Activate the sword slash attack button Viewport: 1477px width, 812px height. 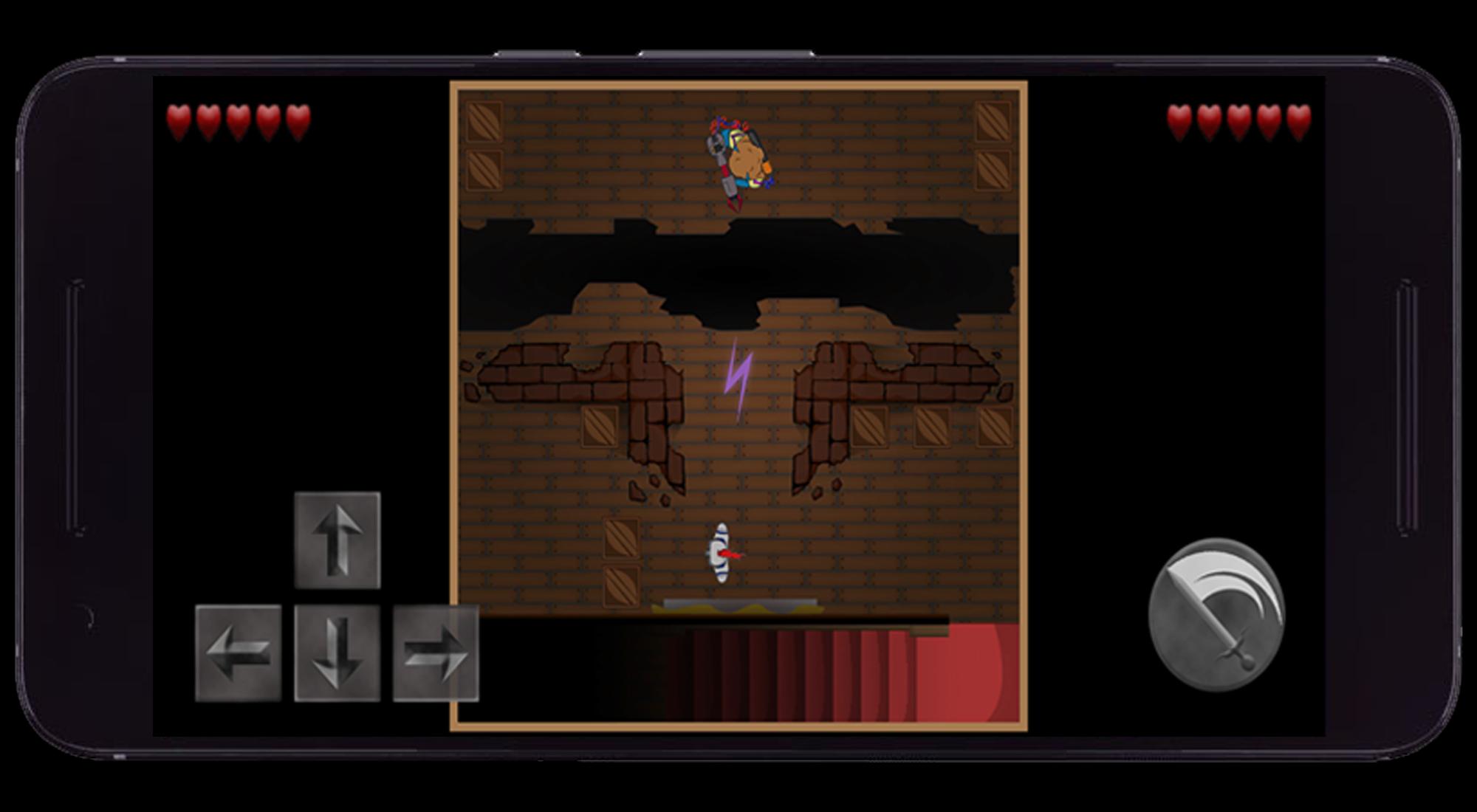click(x=1216, y=613)
